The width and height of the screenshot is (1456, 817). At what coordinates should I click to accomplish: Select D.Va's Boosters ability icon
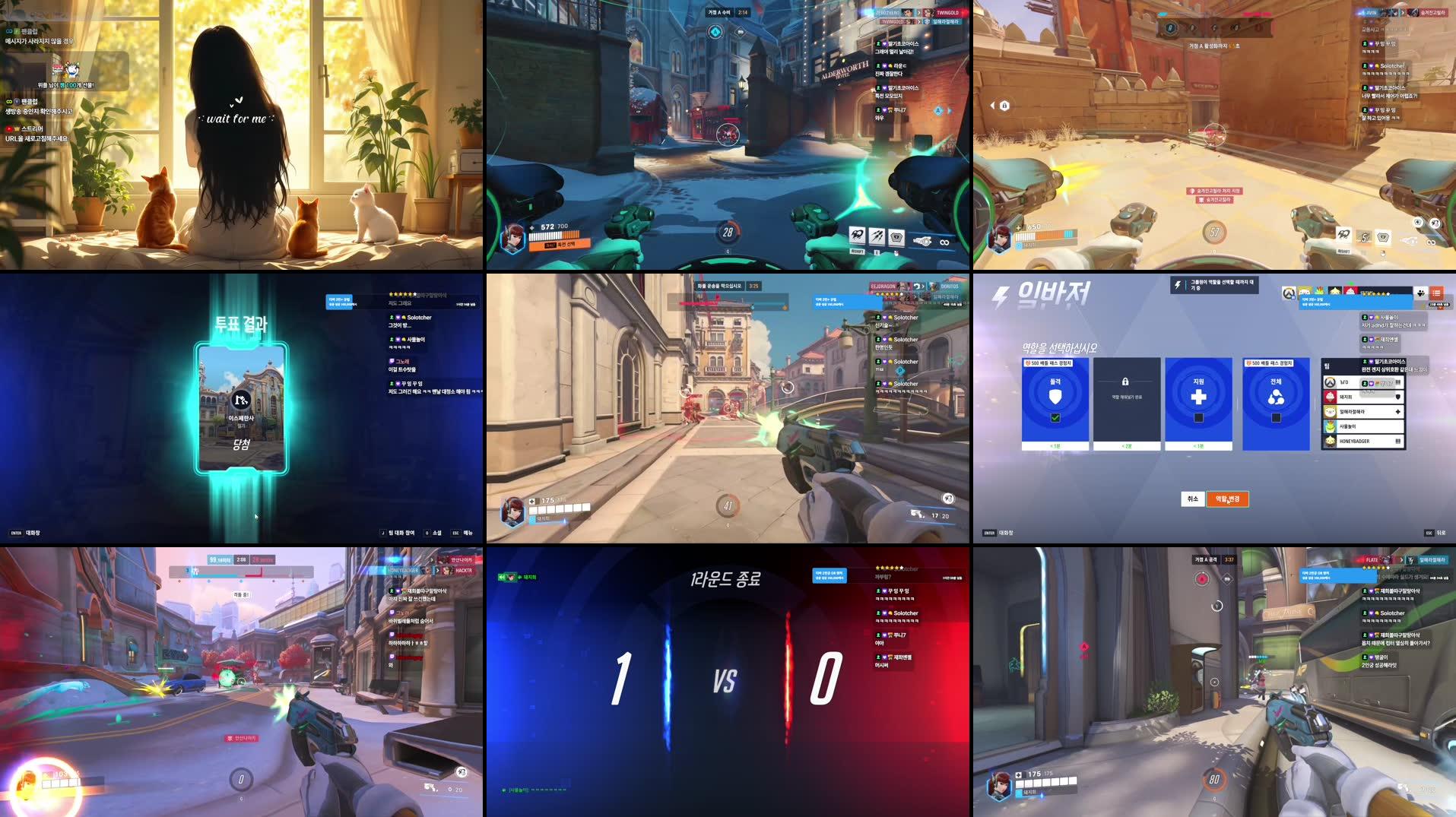point(857,236)
